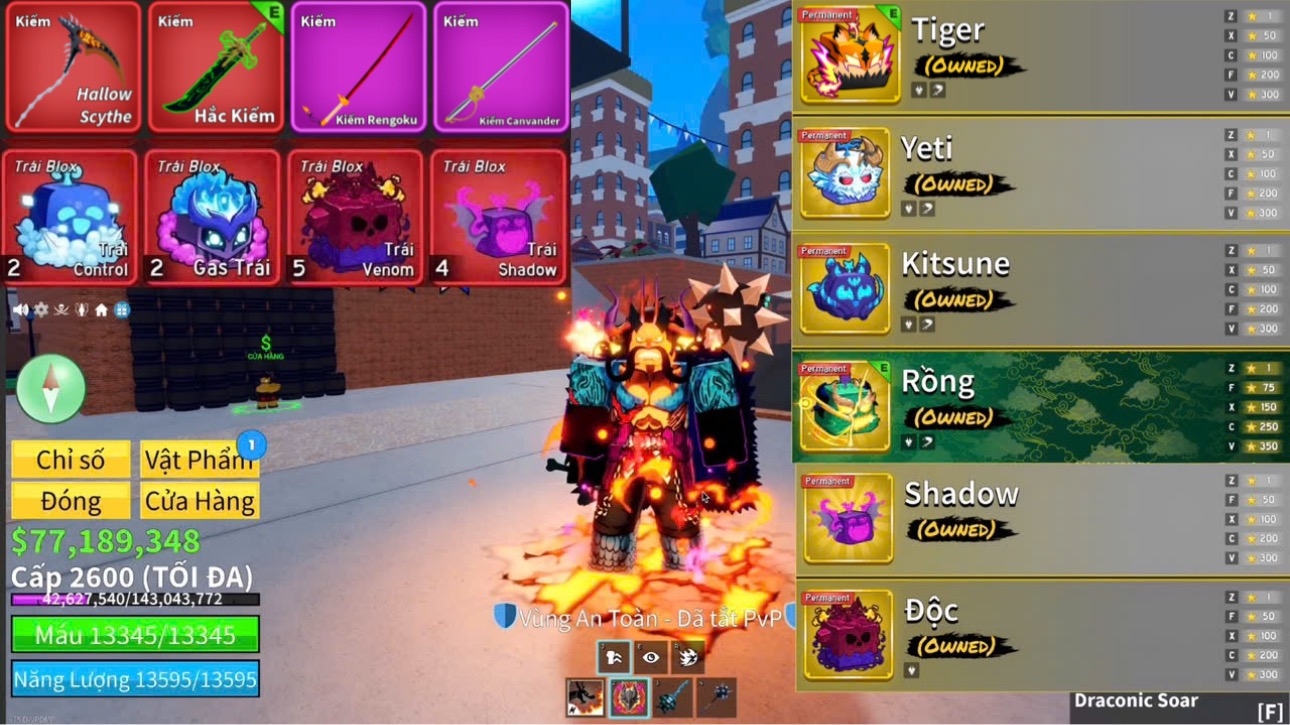Open the blue gift box icon
Image resolution: width=1290 pixels, height=725 pixels.
click(122, 310)
